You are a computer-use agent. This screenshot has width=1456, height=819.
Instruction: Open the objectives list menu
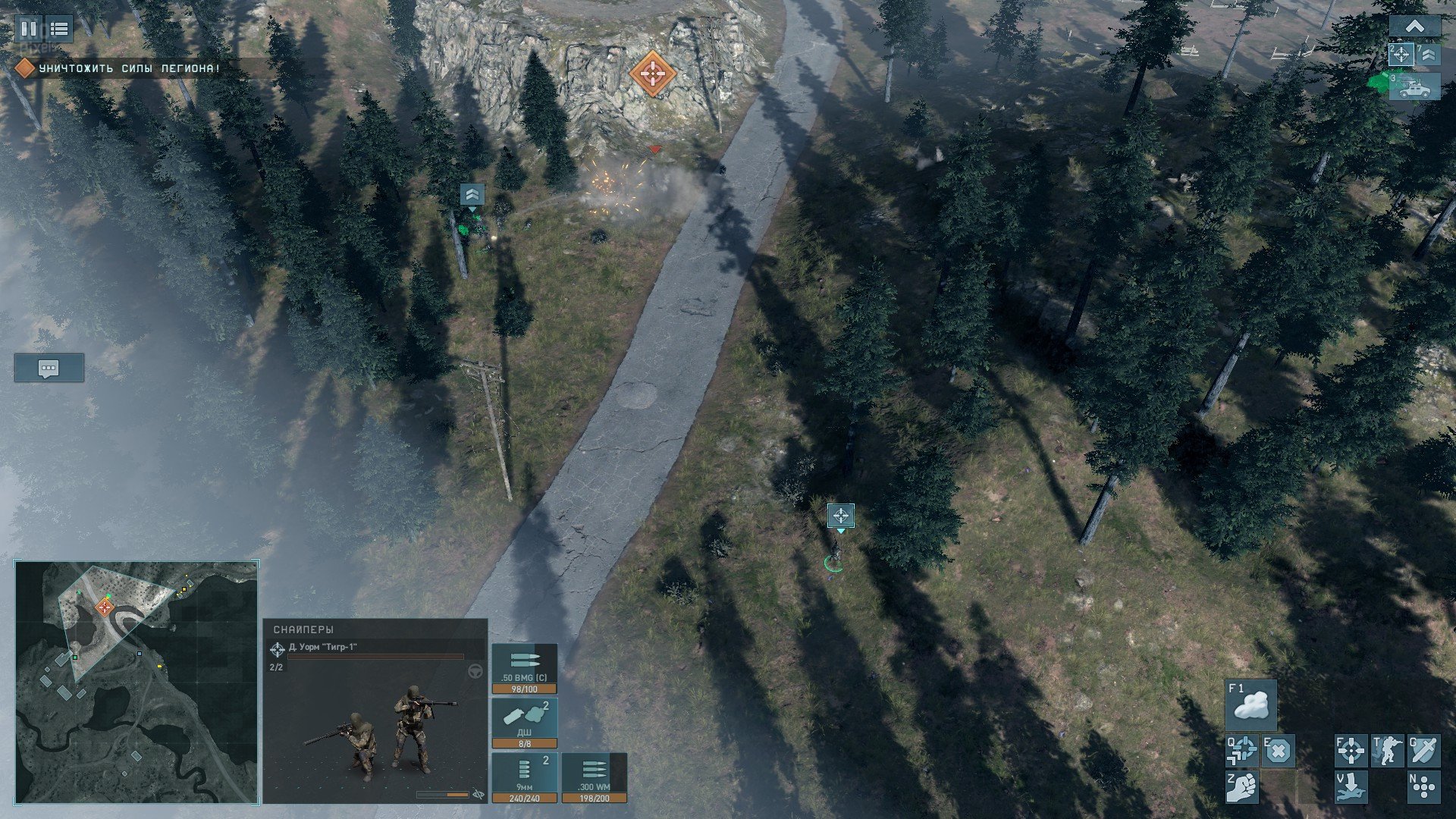click(x=59, y=29)
